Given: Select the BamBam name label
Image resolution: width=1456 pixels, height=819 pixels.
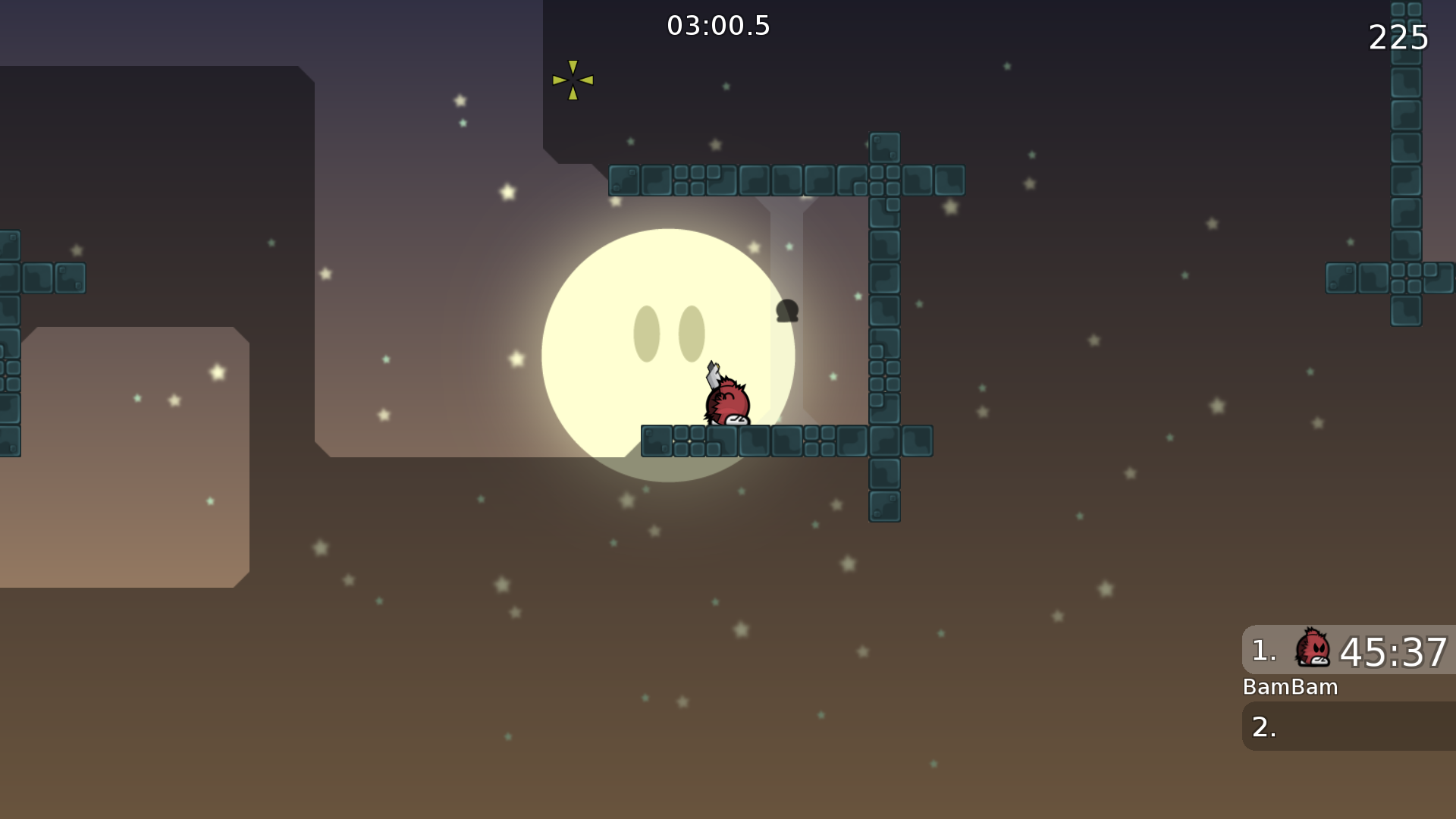Looking at the screenshot, I should pos(1291,687).
